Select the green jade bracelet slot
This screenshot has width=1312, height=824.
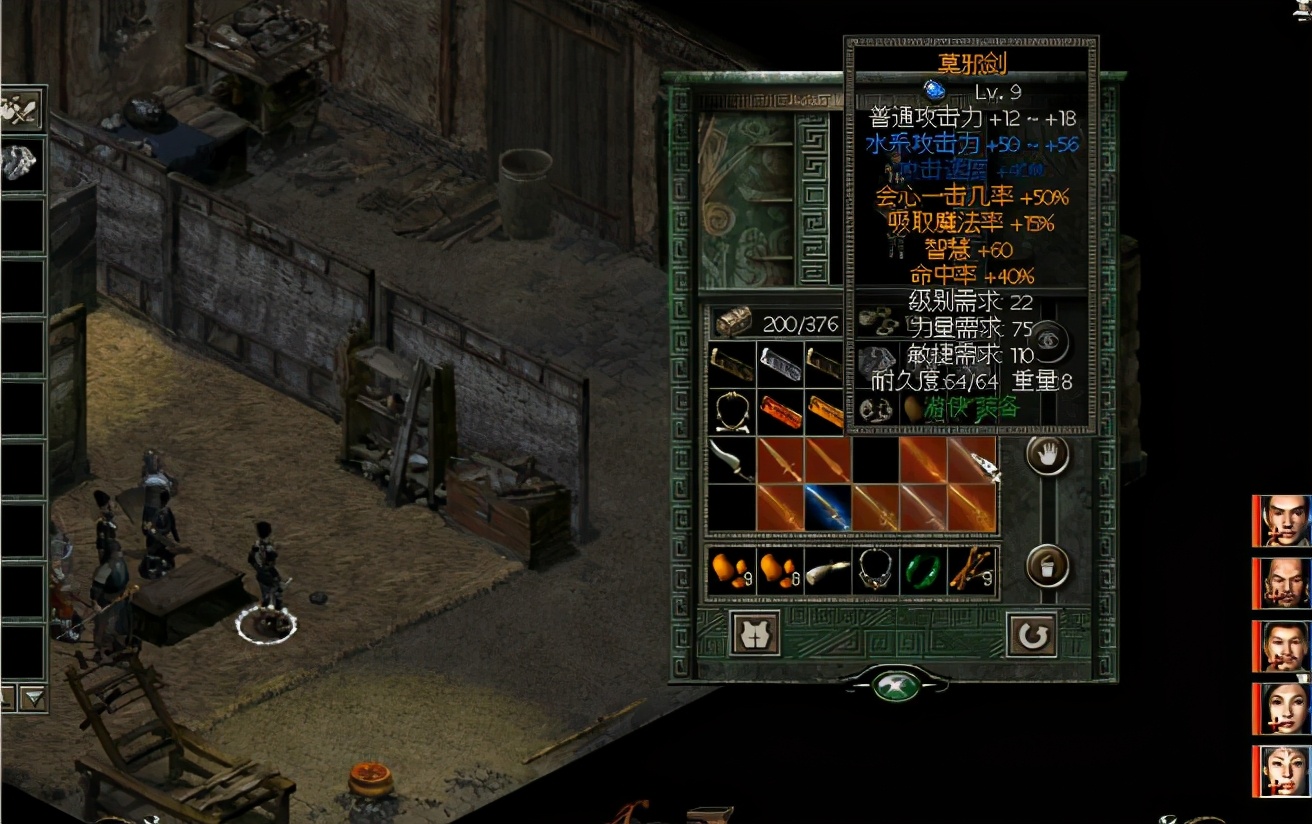924,570
